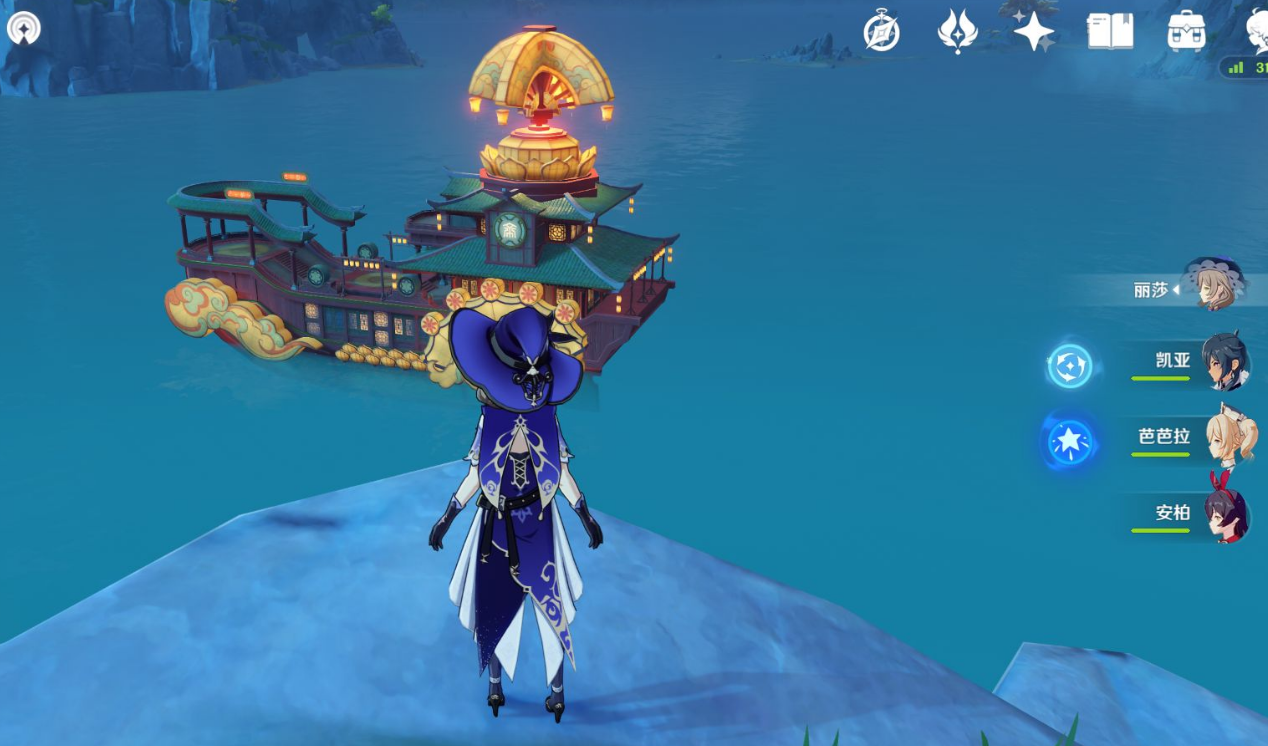Activate 凯亚's swirling burst icon
The width and height of the screenshot is (1268, 746).
click(1069, 366)
